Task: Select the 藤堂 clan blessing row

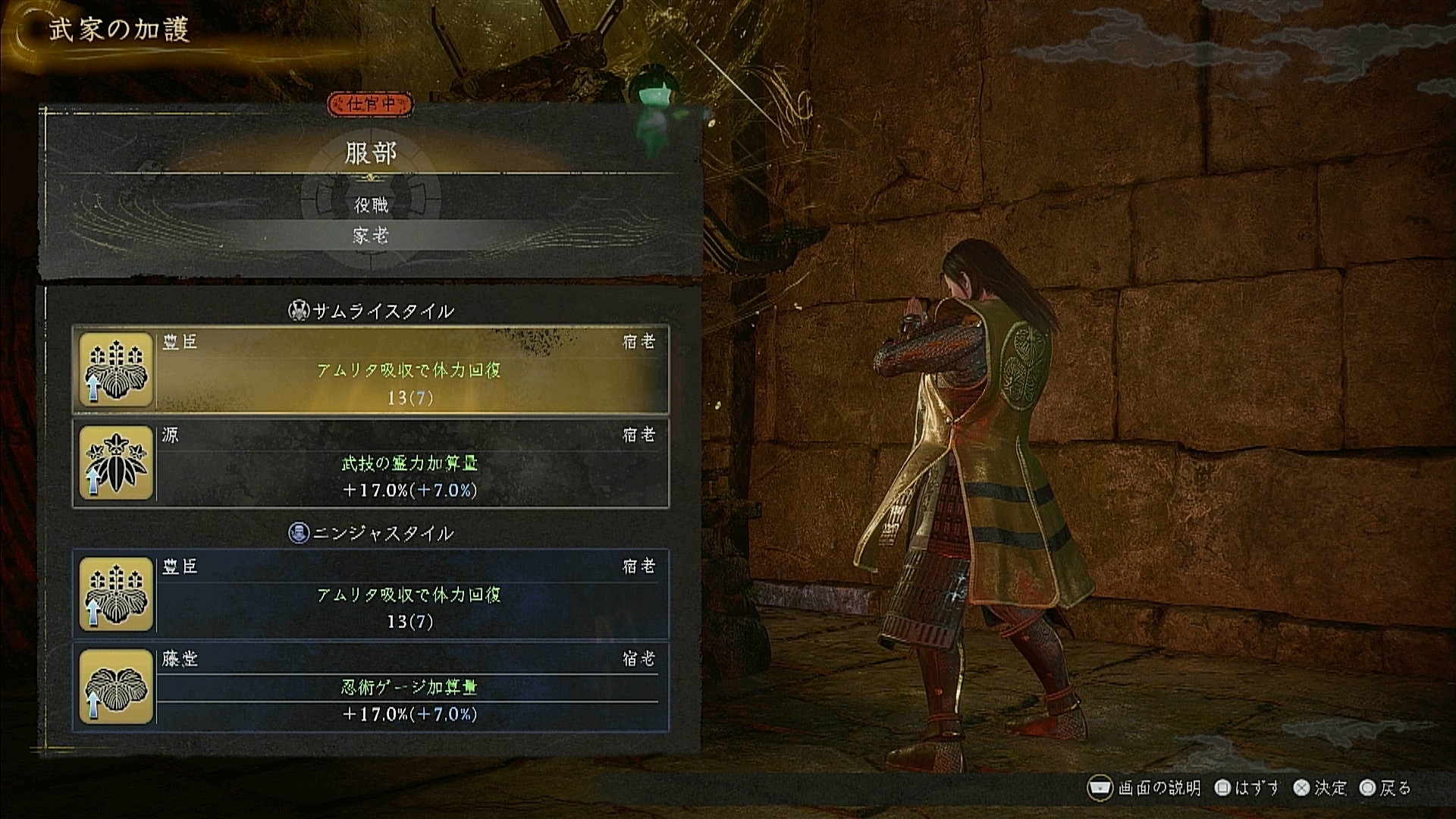Action: [371, 687]
